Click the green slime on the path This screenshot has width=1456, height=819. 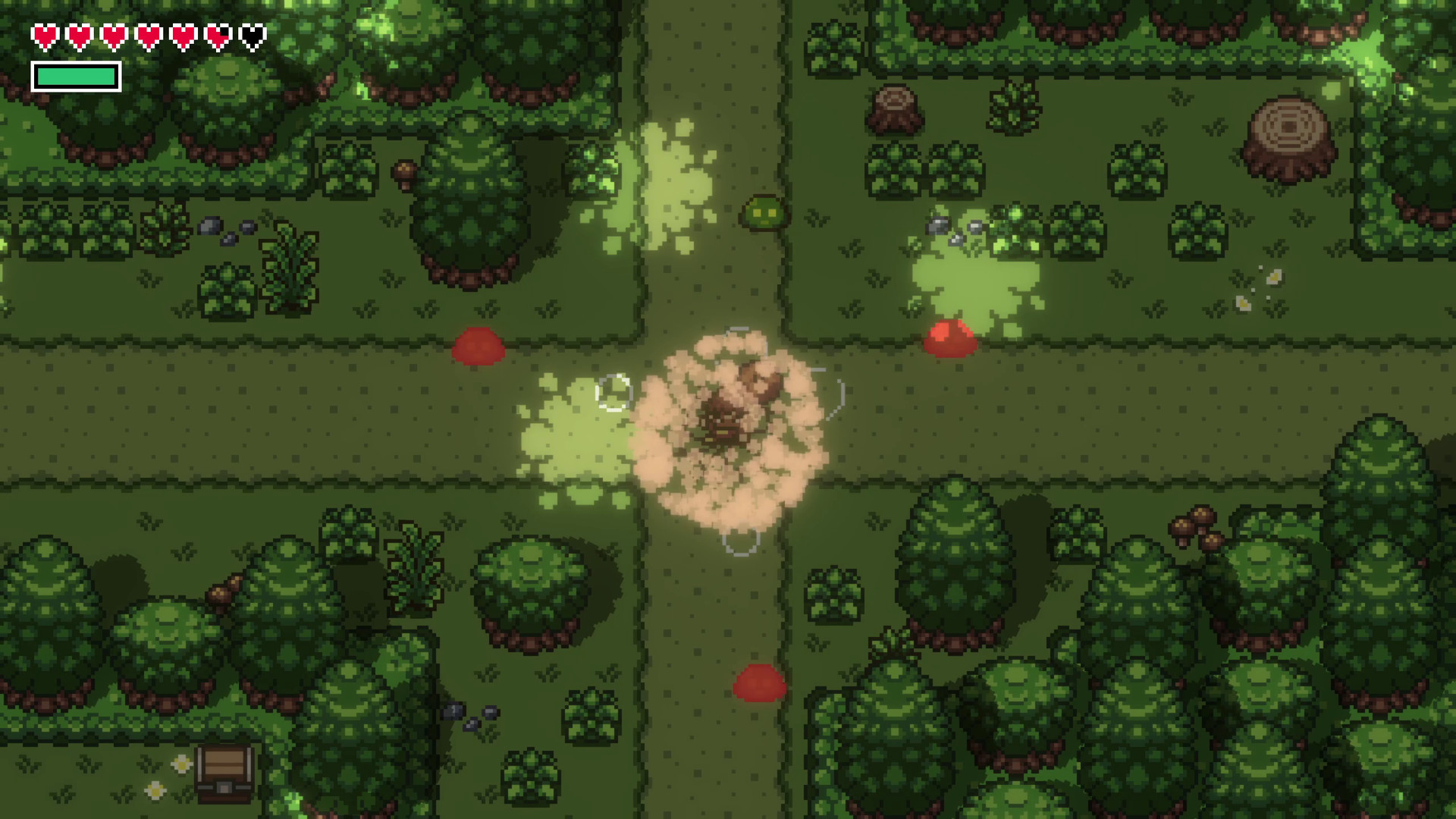pos(762,213)
